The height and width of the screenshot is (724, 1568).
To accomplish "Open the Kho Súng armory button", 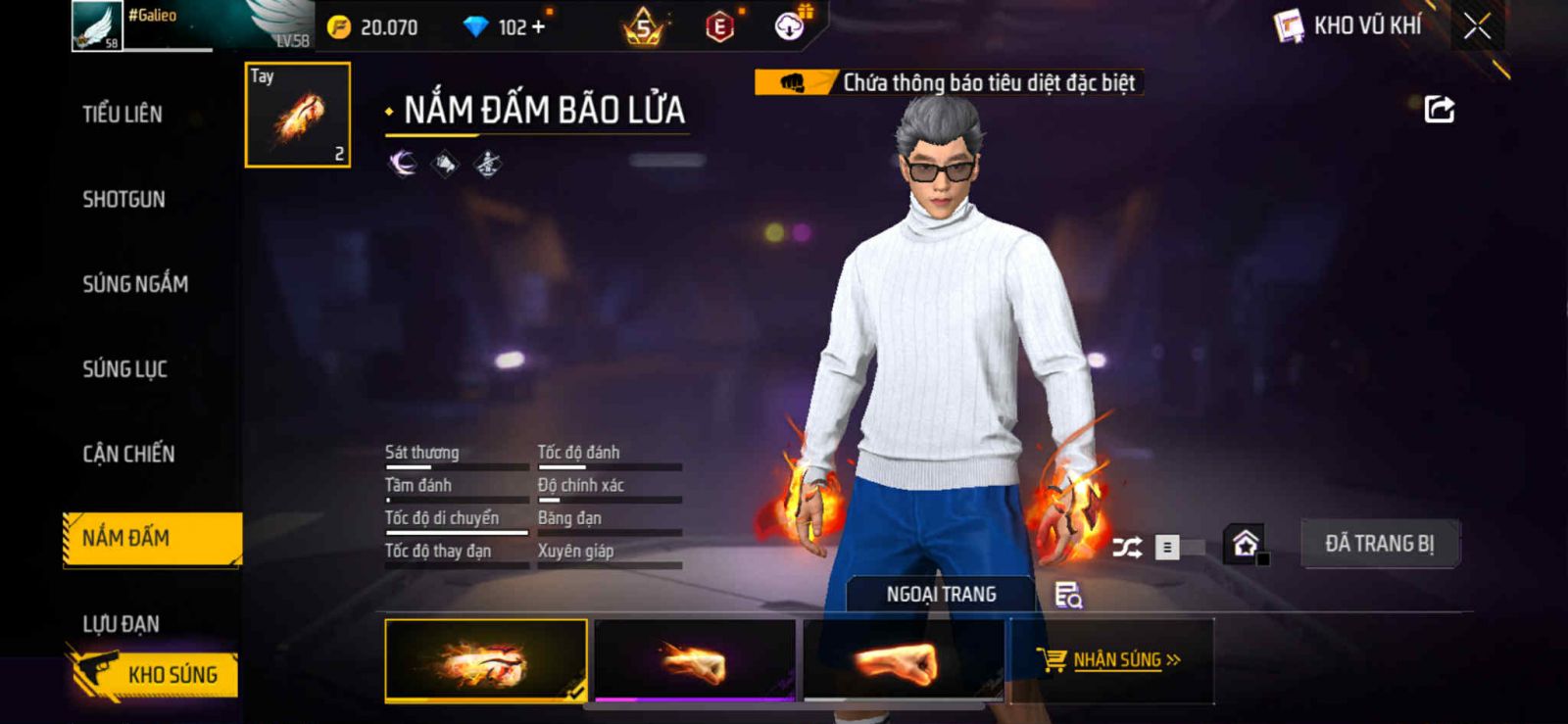I will click(x=157, y=675).
